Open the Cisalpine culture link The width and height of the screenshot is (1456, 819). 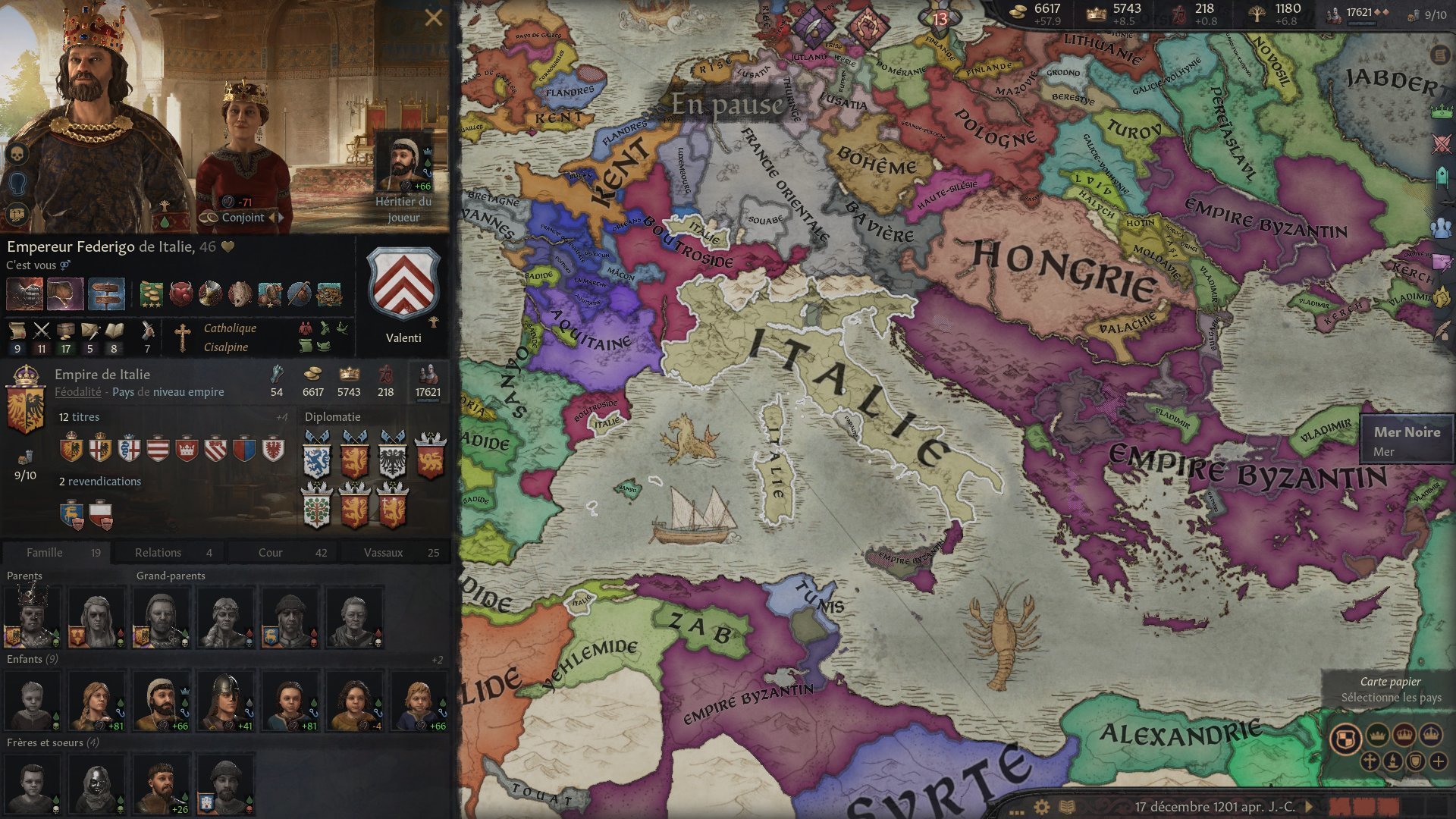[225, 347]
